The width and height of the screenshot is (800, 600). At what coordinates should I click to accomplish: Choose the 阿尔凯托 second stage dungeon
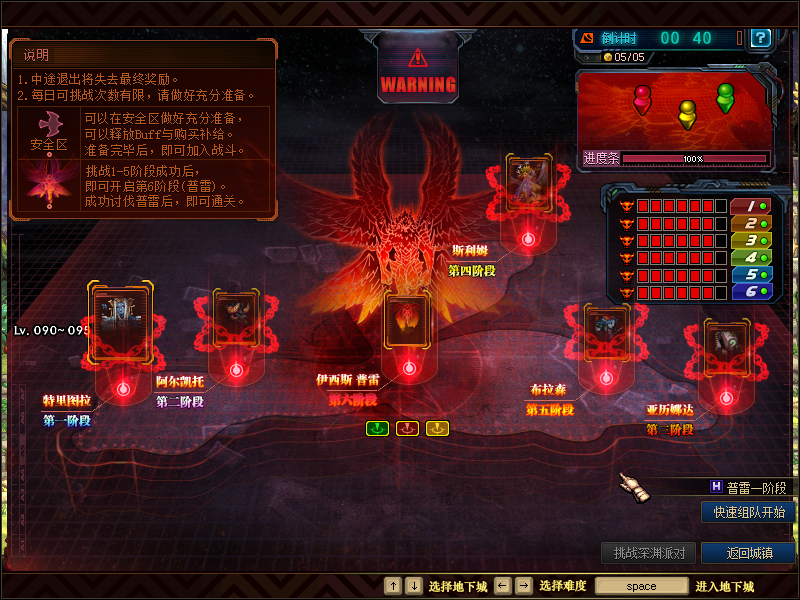pyautogui.click(x=237, y=320)
